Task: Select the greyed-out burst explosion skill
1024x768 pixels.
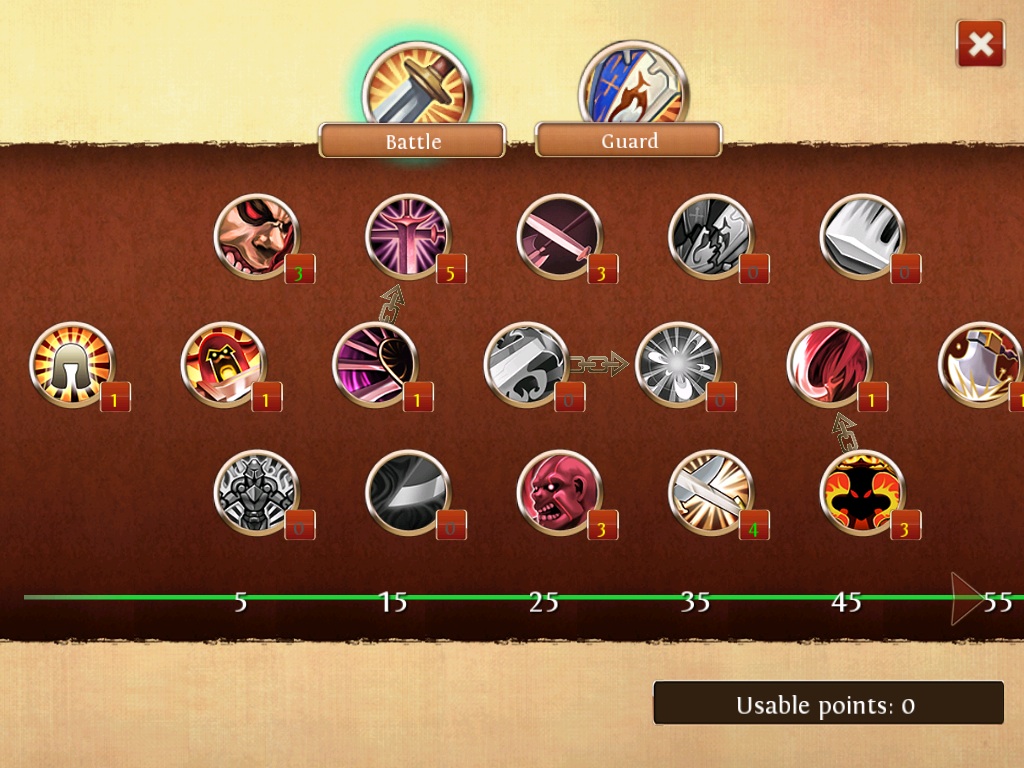Action: click(677, 364)
